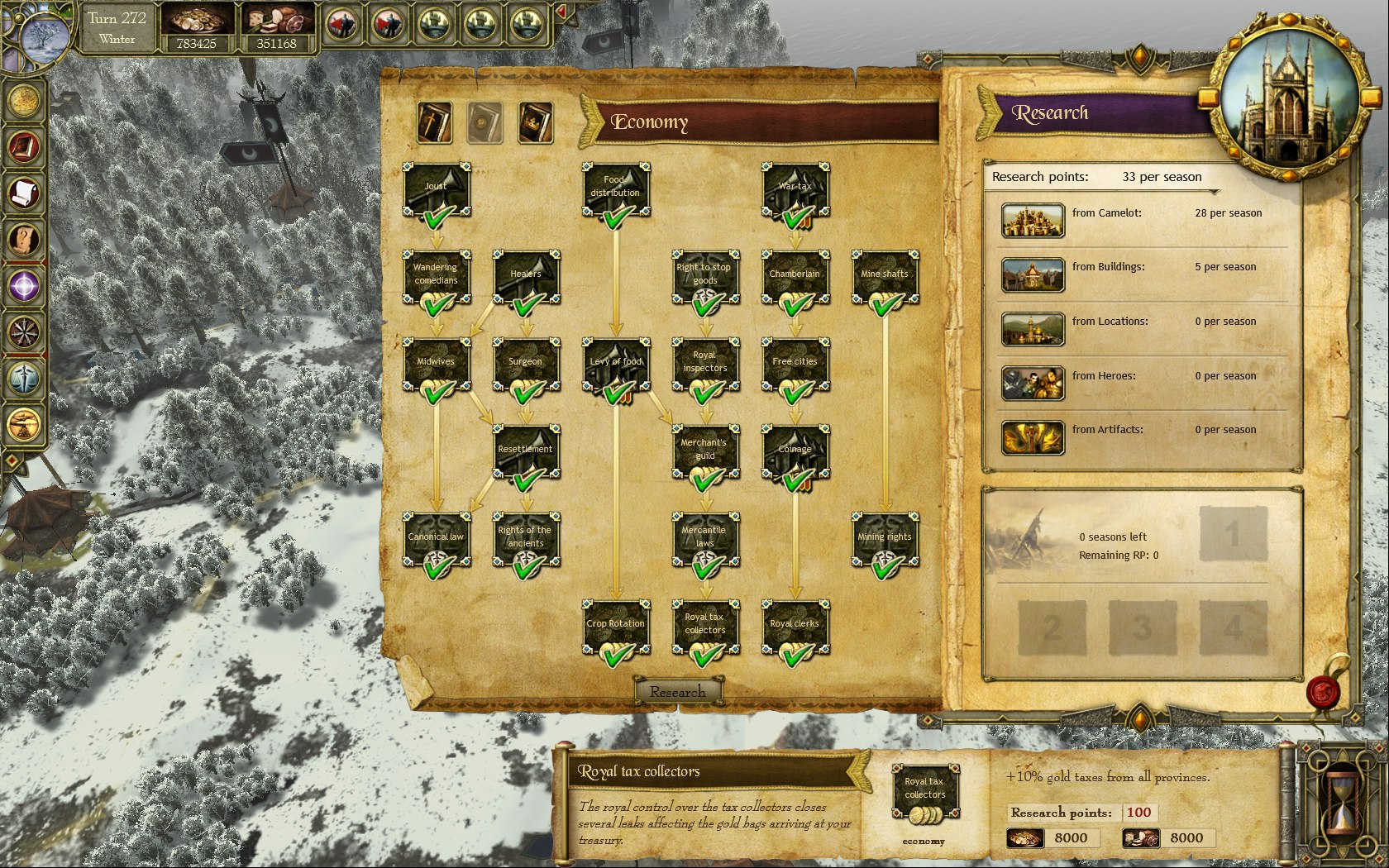The height and width of the screenshot is (868, 1389).
Task: Select the Free cities technology
Action: point(795,365)
